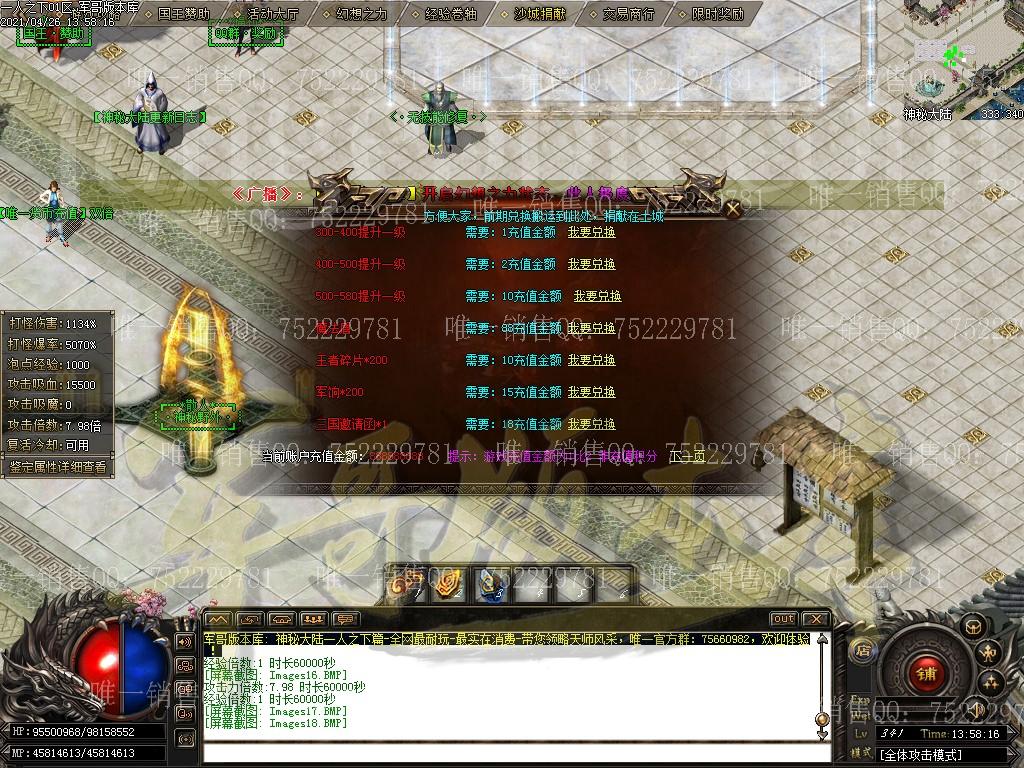Close the chat window with X button
Screen dimensions: 1024x768
816,619
